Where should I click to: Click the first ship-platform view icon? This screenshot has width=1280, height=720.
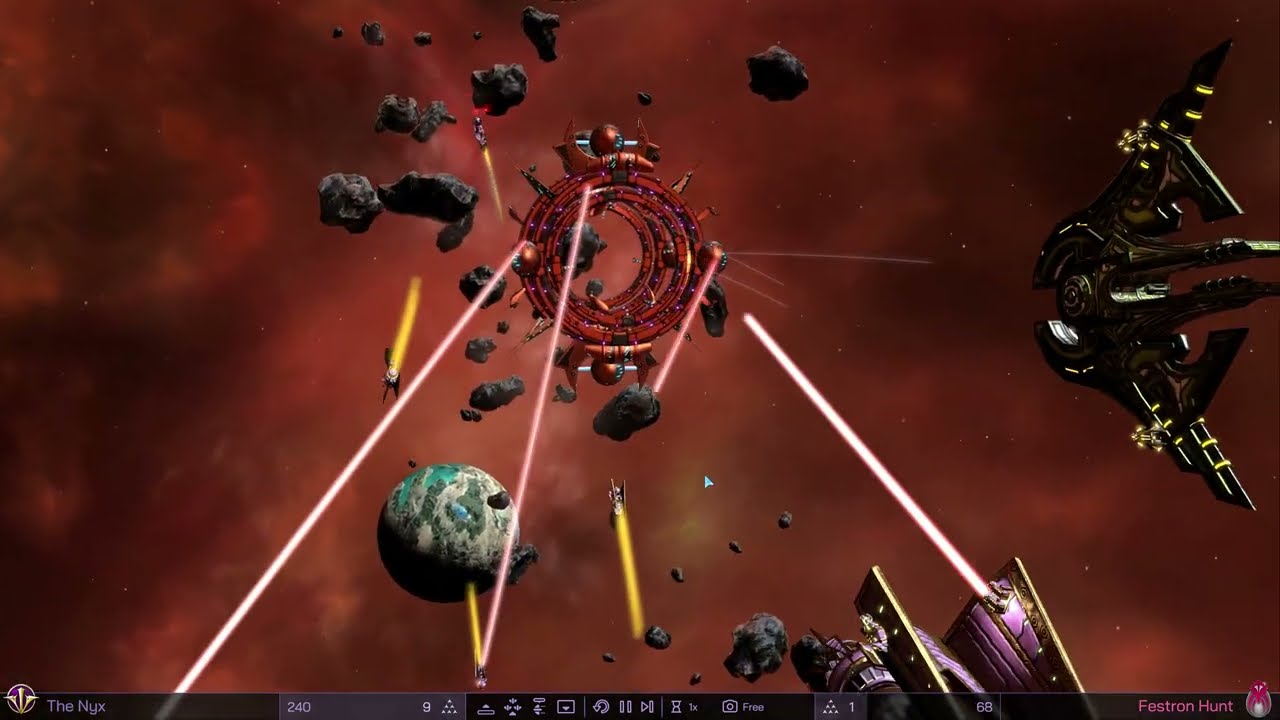pos(486,707)
